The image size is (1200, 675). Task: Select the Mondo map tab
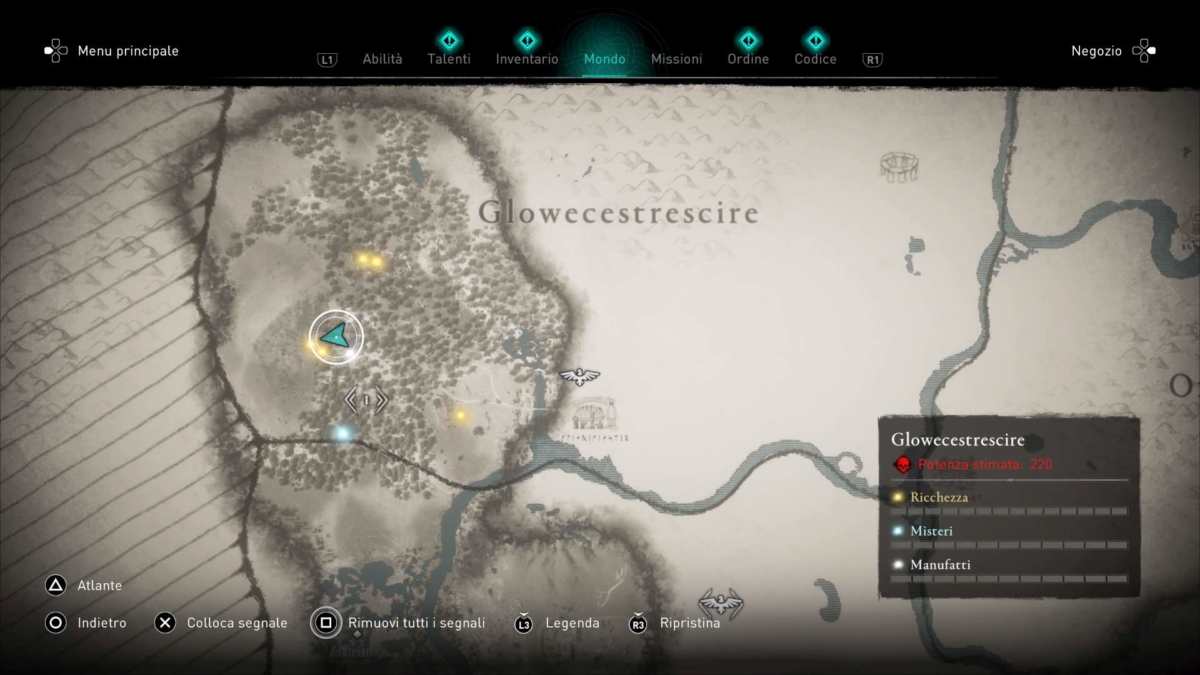coord(605,59)
